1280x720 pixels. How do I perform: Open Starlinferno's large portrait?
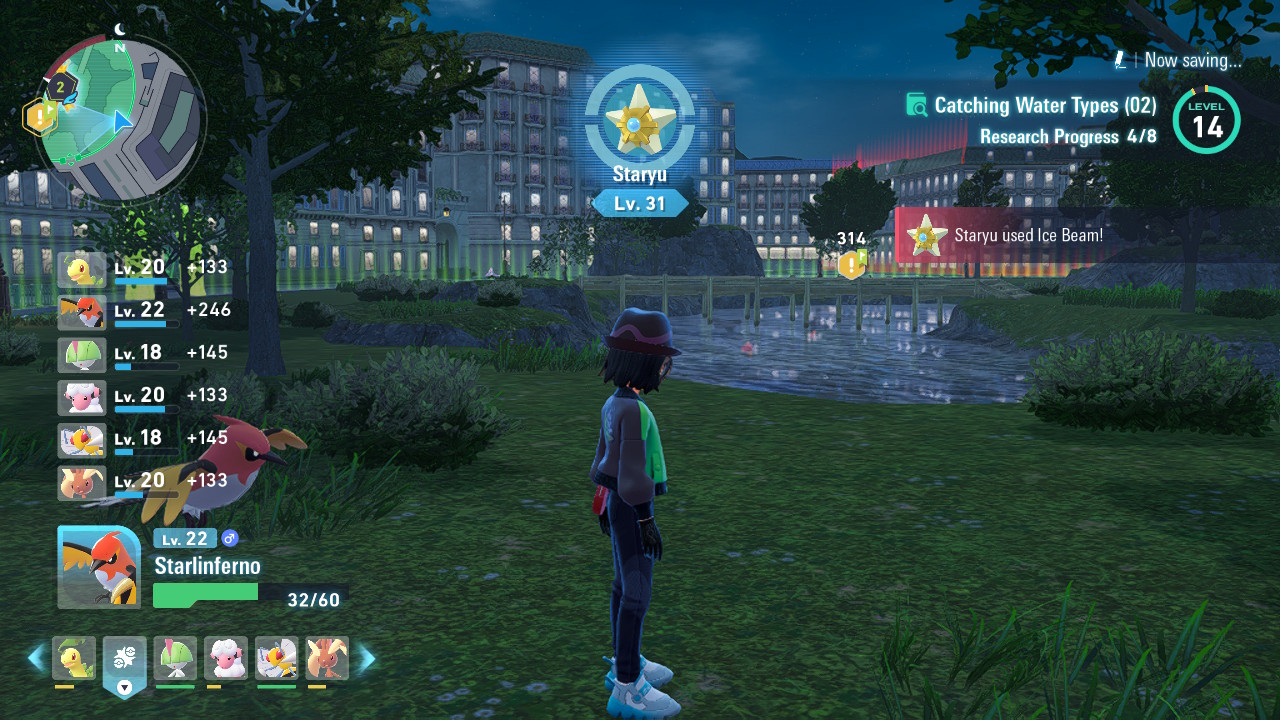[98, 567]
